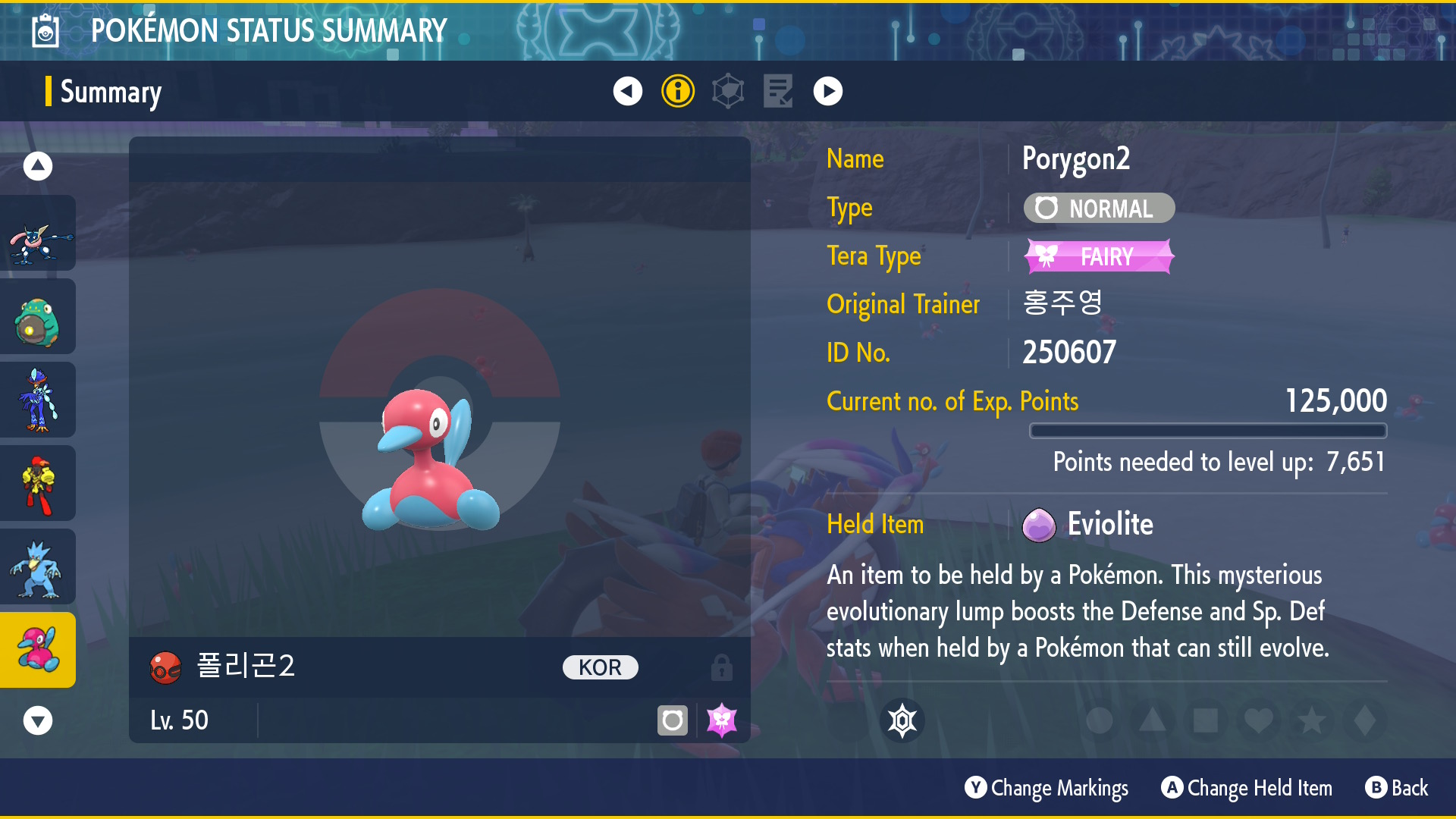Select Greninja in the party list

[38, 234]
